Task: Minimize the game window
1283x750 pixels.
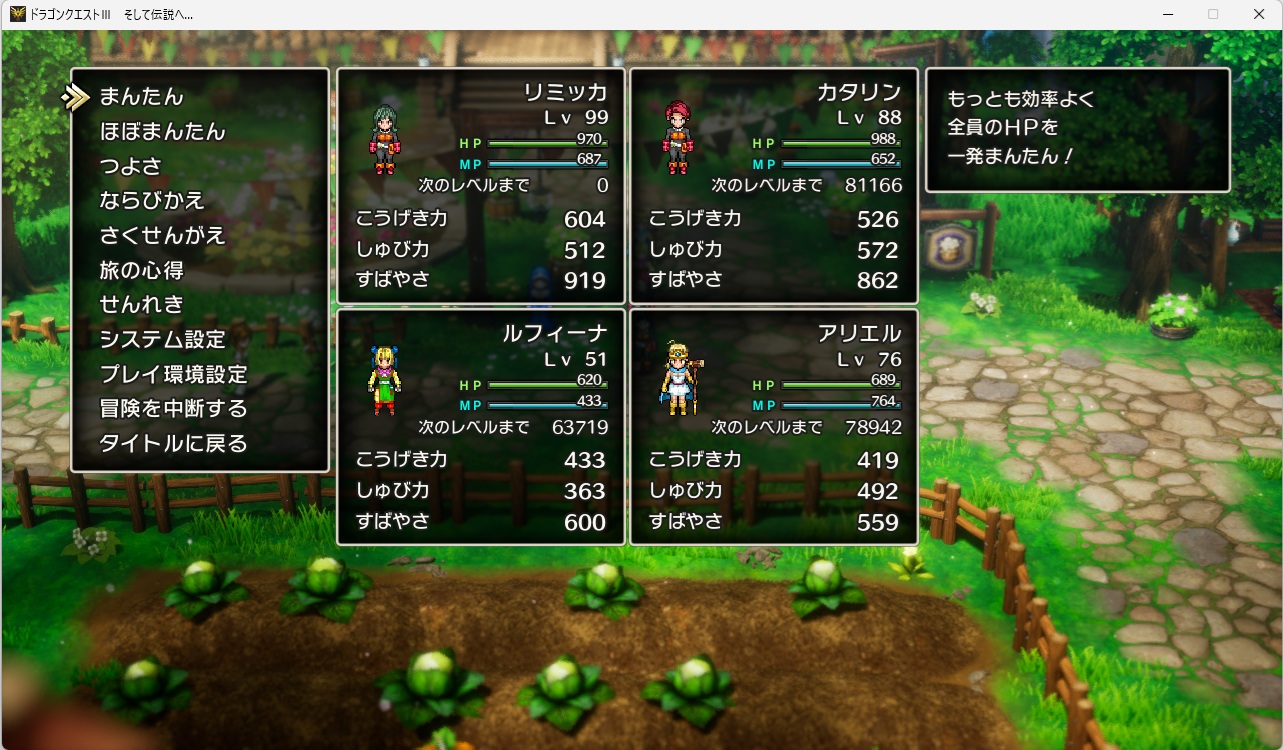Action: point(1168,14)
